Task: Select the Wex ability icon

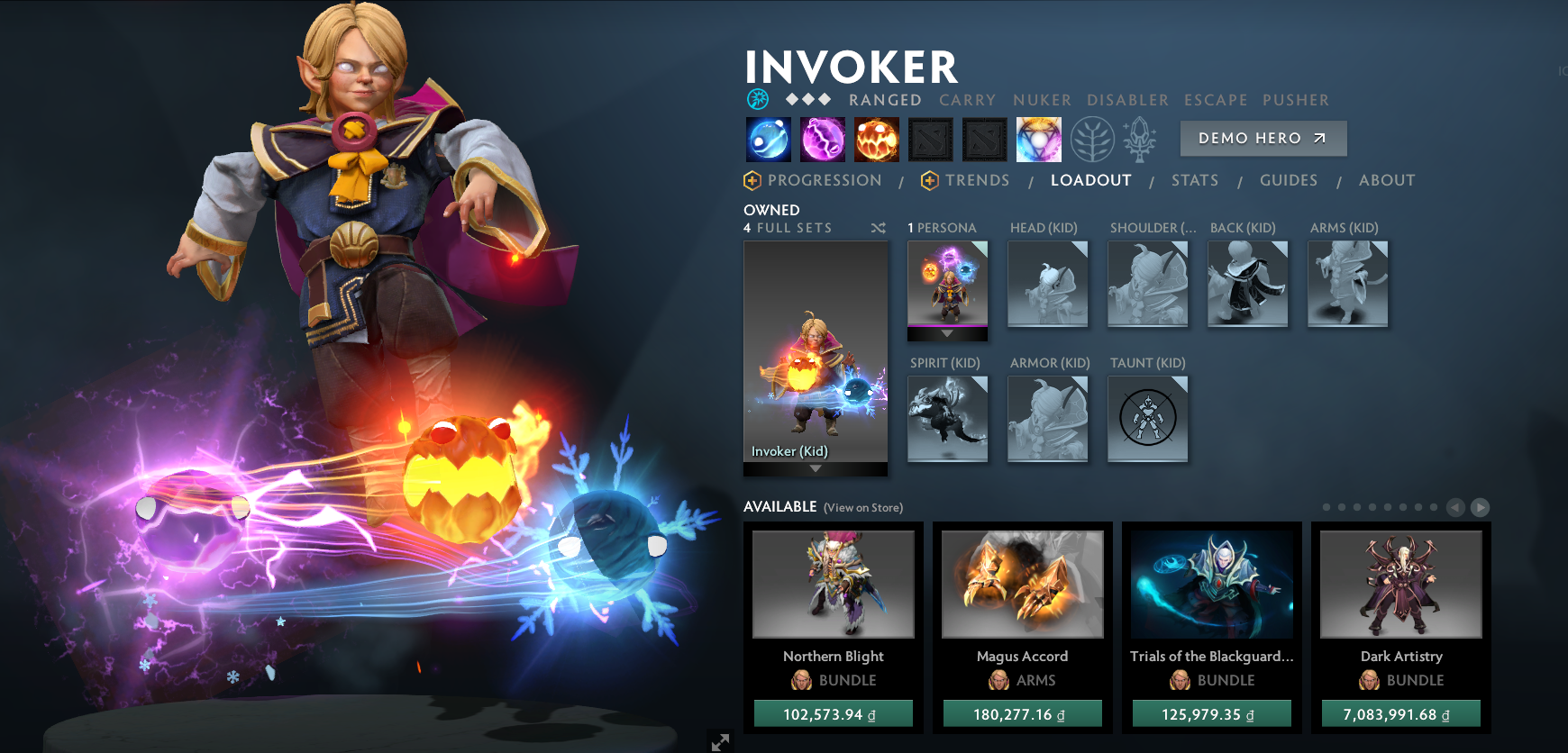Action: point(823,140)
